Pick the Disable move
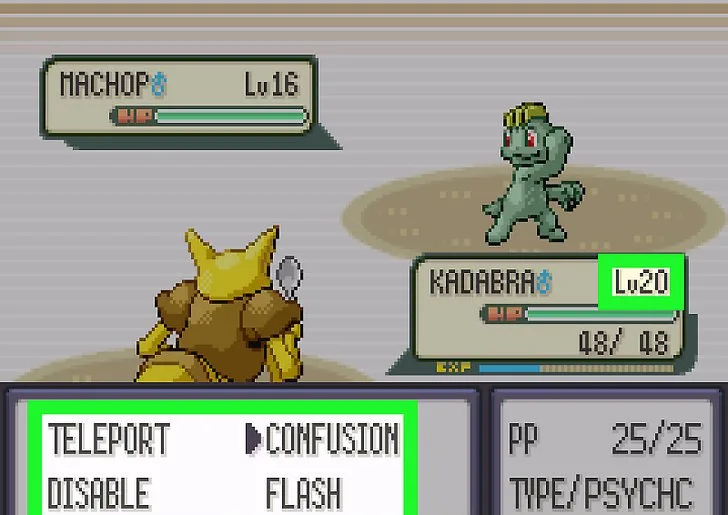Viewport: 728px width, 515px height. (99, 493)
